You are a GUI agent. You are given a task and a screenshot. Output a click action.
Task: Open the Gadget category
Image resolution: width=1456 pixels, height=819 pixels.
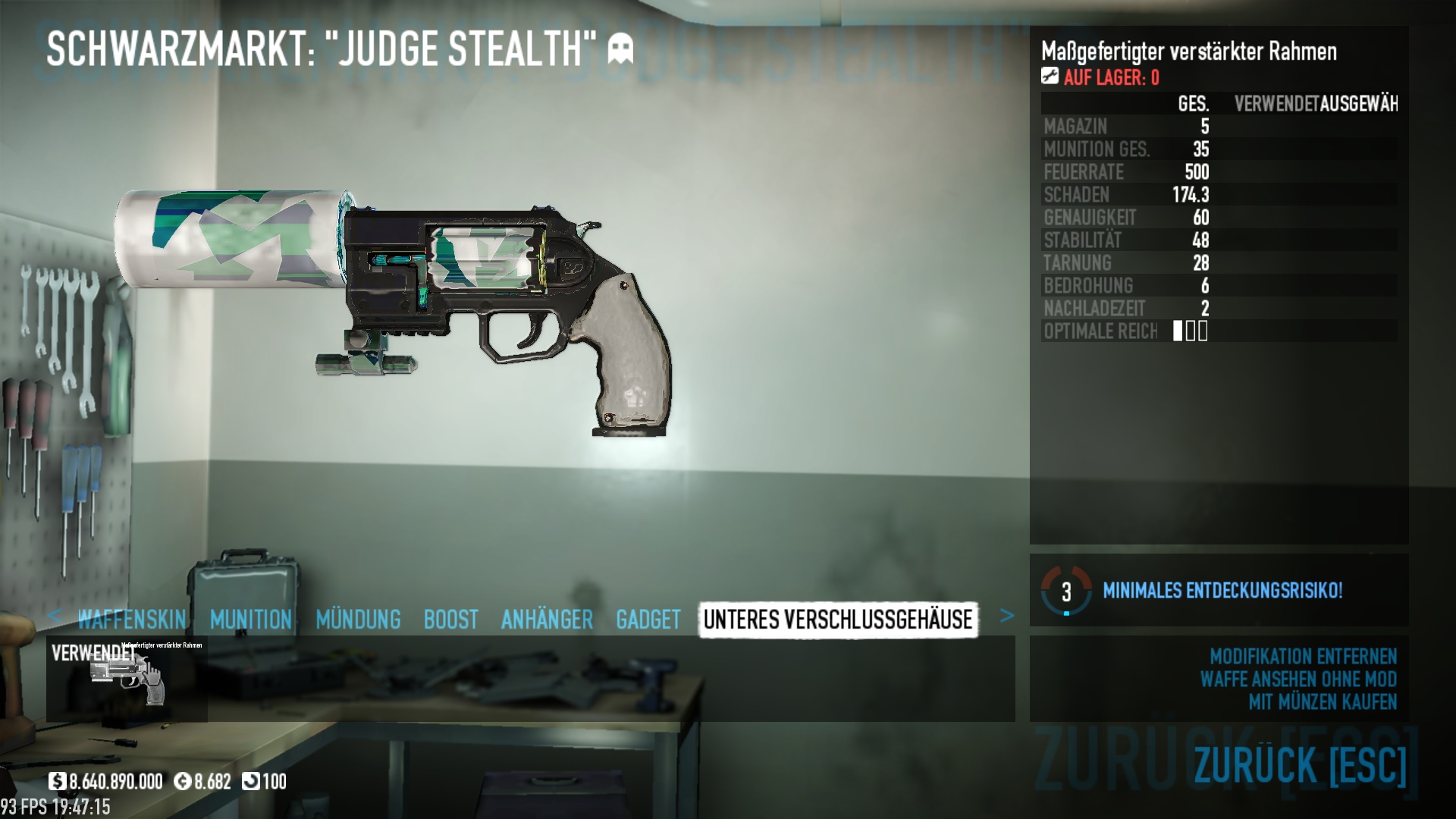tap(648, 620)
